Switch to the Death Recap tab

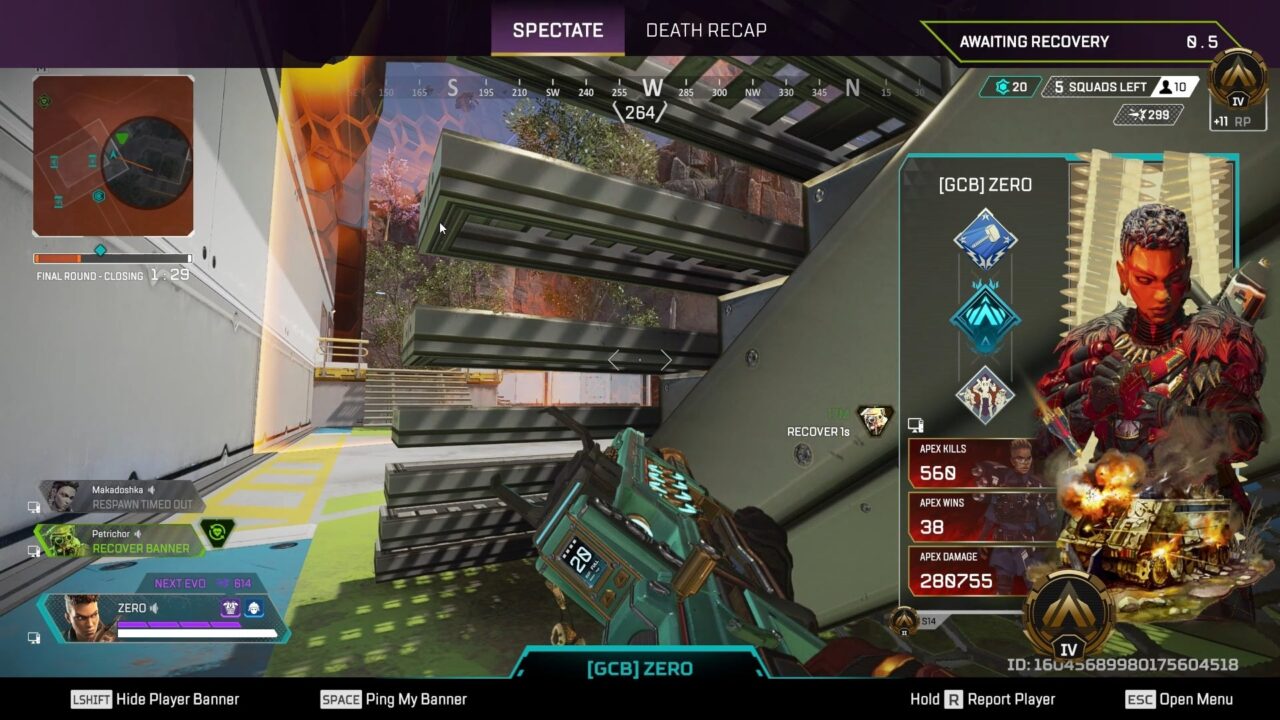(706, 30)
